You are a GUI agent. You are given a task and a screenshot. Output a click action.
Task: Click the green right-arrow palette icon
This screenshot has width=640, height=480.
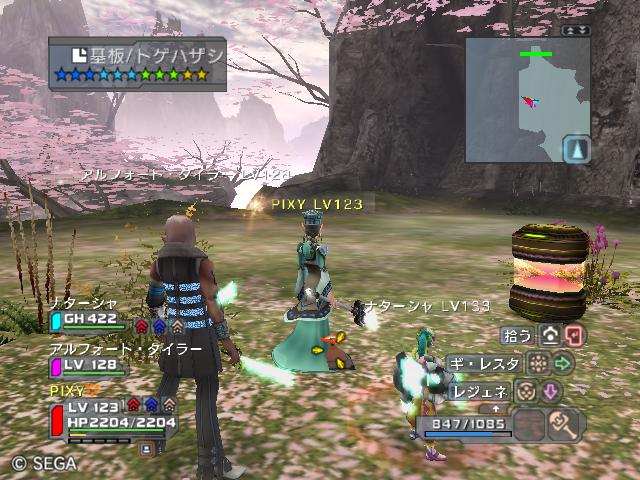coord(563,363)
